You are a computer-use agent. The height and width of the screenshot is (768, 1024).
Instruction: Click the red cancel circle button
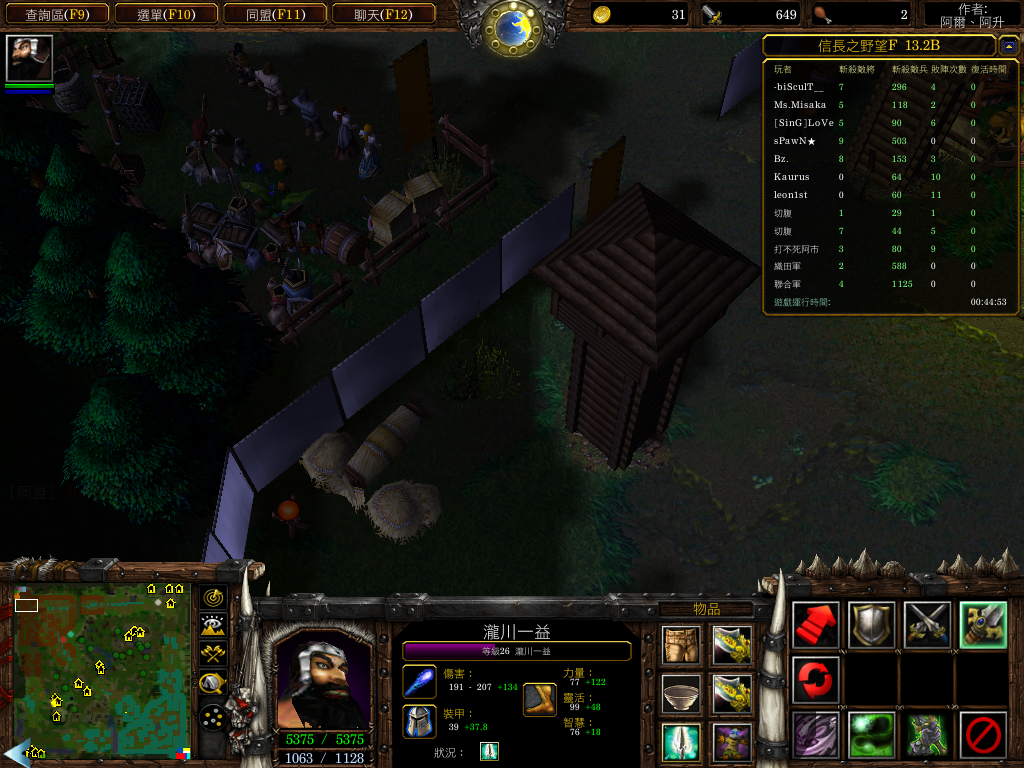click(983, 735)
